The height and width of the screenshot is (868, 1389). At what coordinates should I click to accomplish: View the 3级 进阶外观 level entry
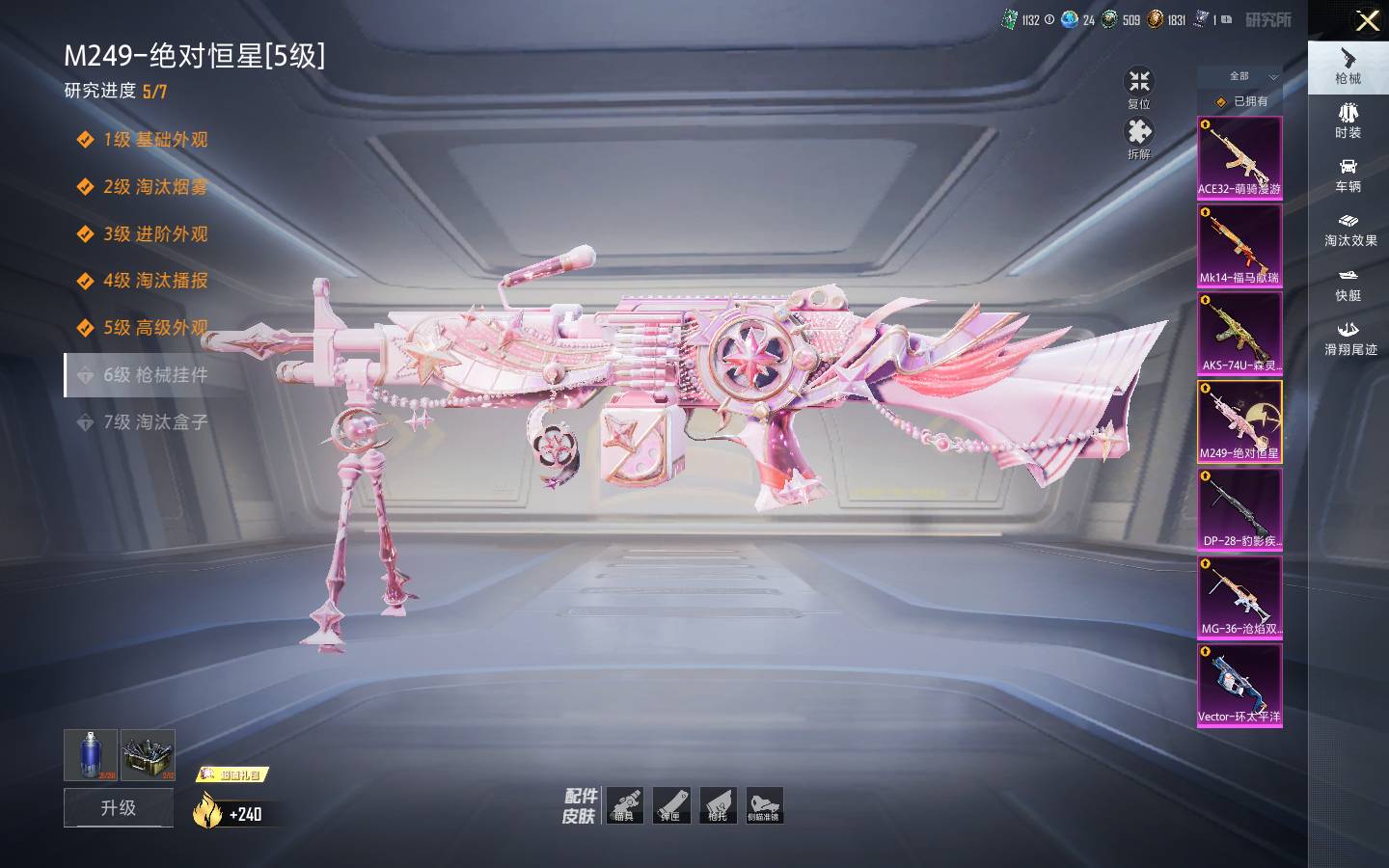[154, 233]
